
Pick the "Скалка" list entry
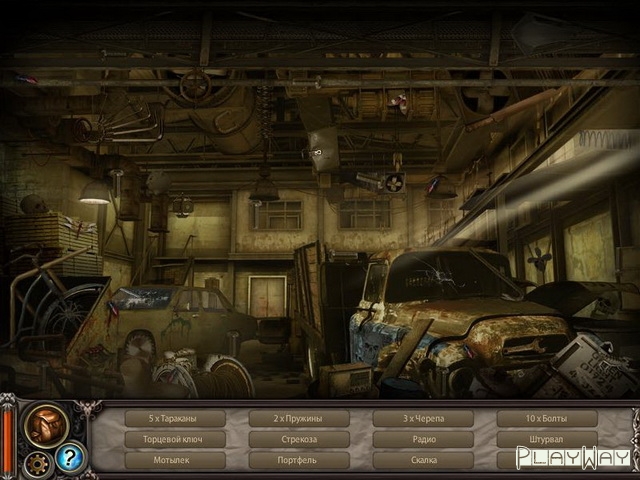(x=423, y=460)
